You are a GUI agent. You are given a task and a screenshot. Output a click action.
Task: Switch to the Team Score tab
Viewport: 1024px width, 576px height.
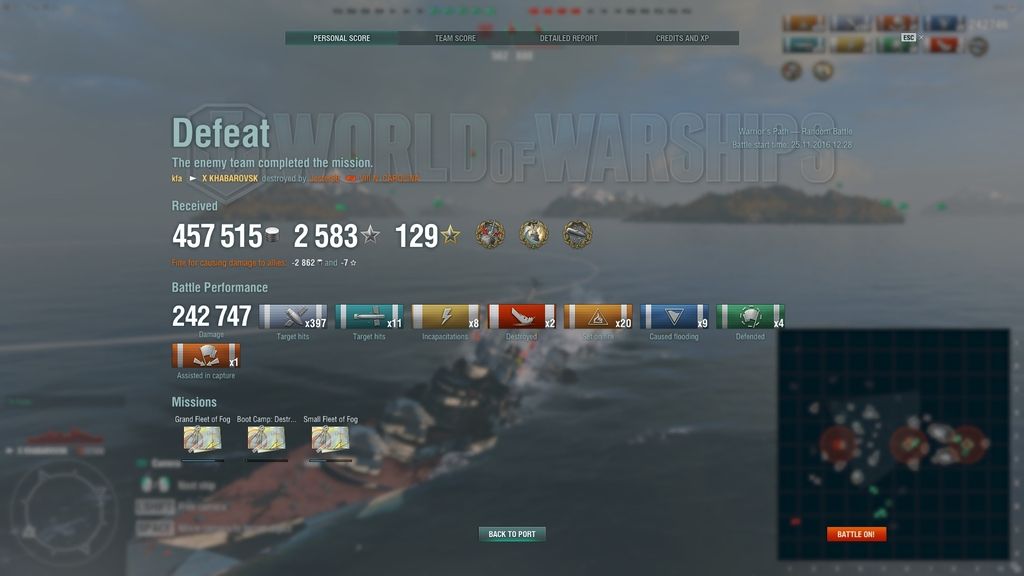(455, 38)
